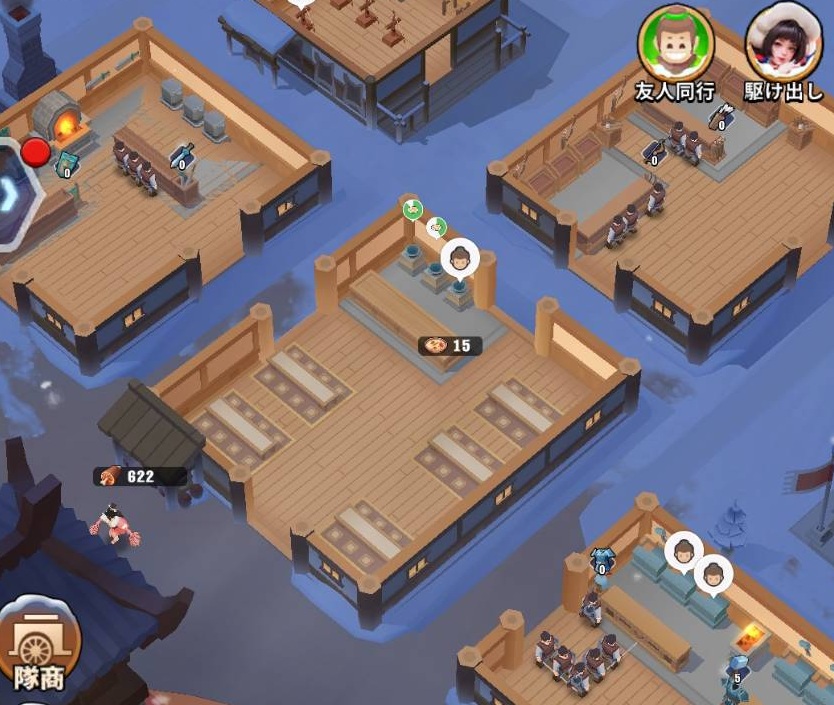The image size is (834, 705).
Task: Tap the 622 meat resource label
Action: [139, 476]
